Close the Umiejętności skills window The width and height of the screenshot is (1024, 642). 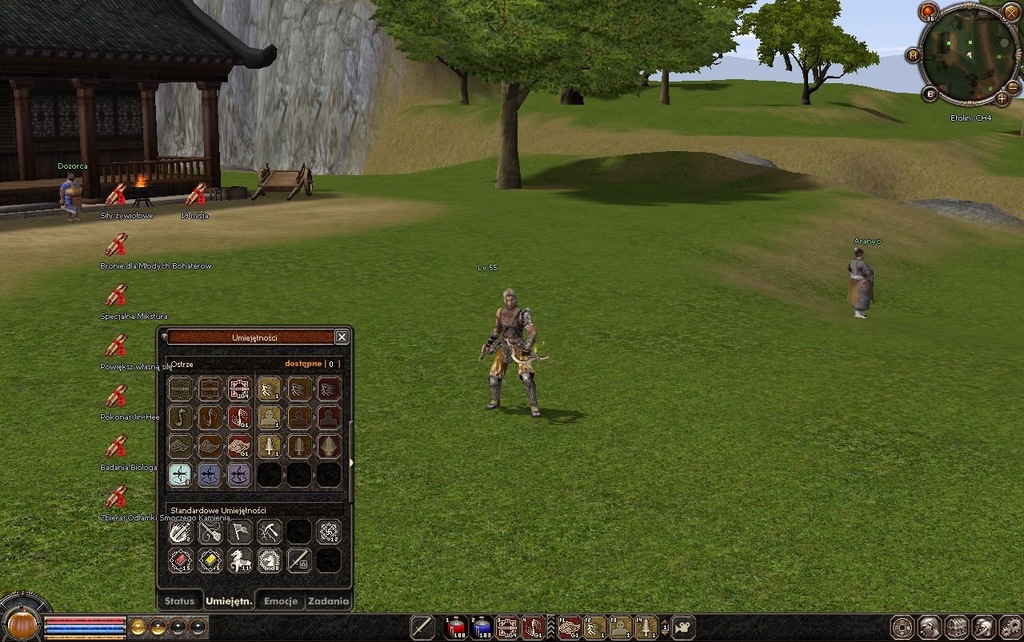342,337
